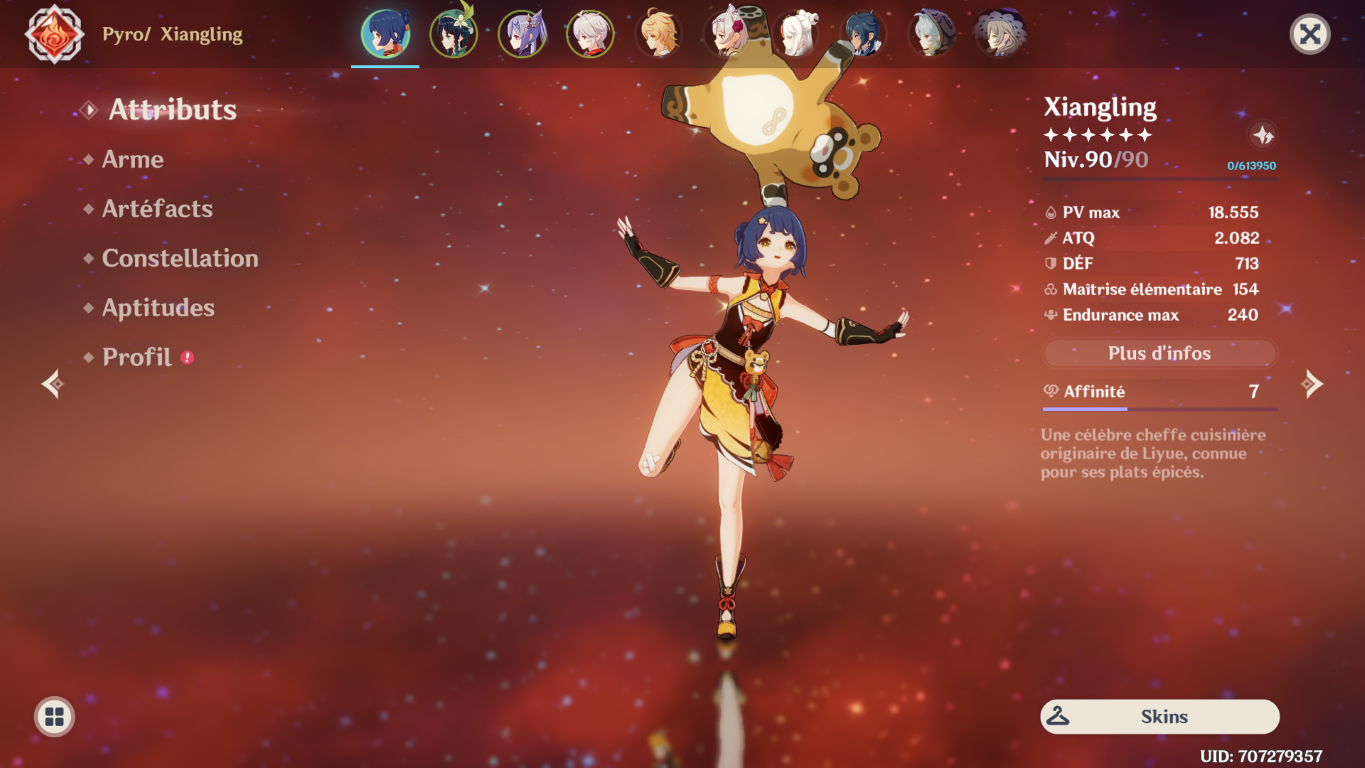Image resolution: width=1365 pixels, height=768 pixels.
Task: Select Keqing's portrait in the character bar
Action: (x=521, y=33)
